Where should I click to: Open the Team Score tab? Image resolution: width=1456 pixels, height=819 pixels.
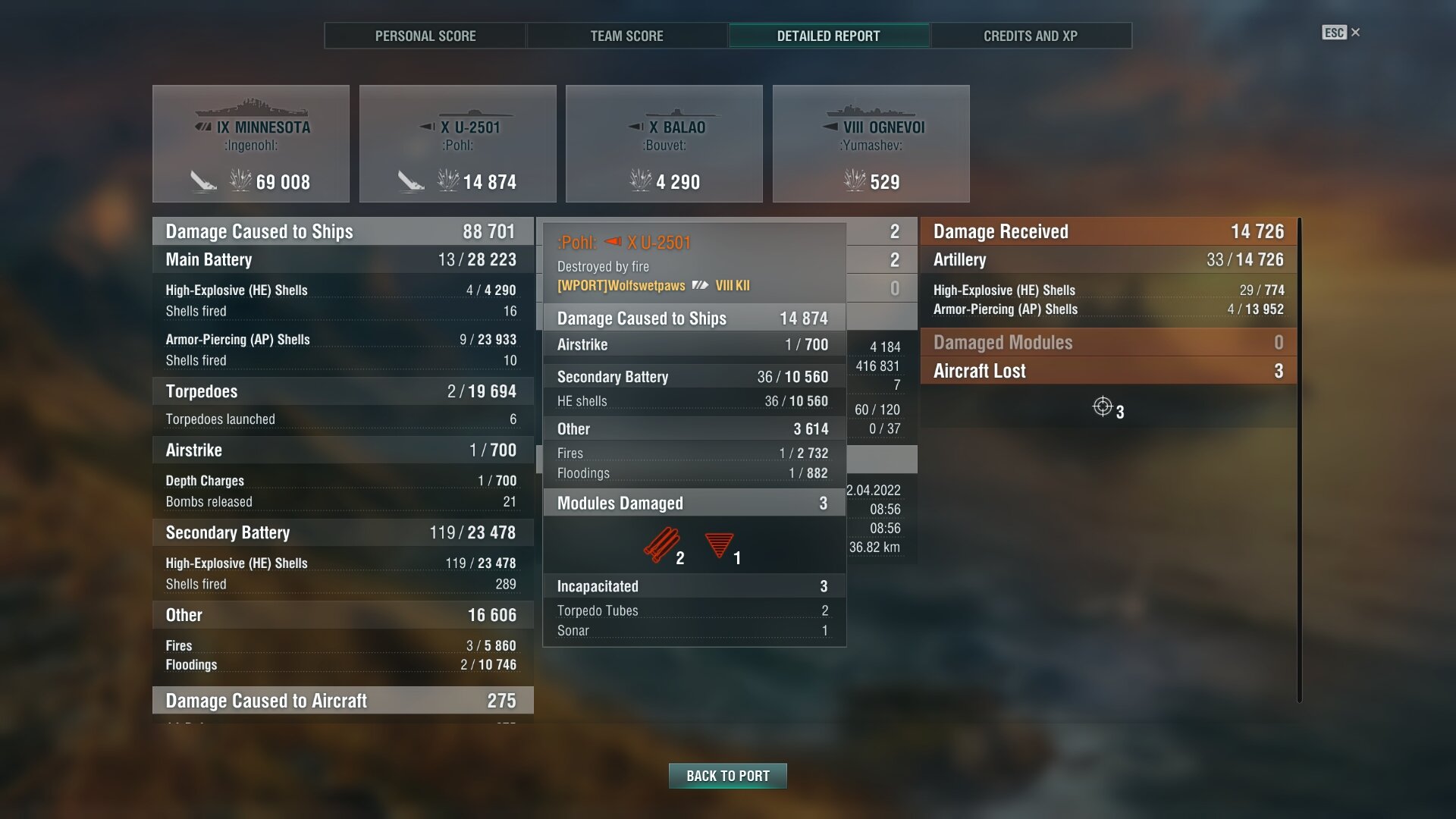click(626, 36)
